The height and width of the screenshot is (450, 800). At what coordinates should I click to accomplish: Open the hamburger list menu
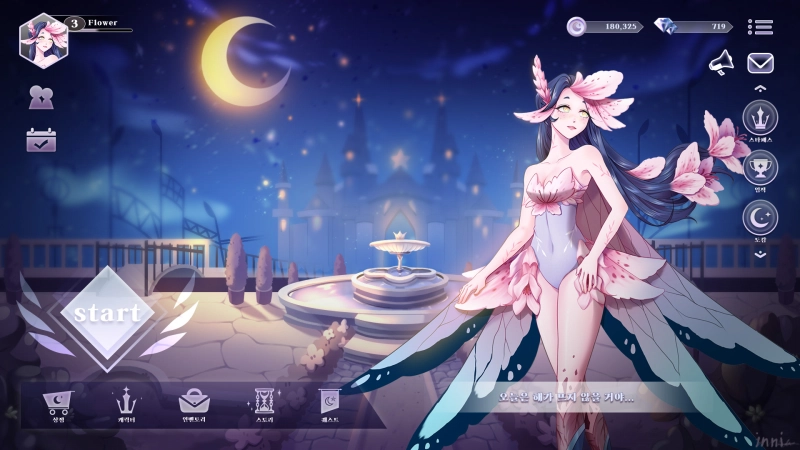(x=760, y=27)
